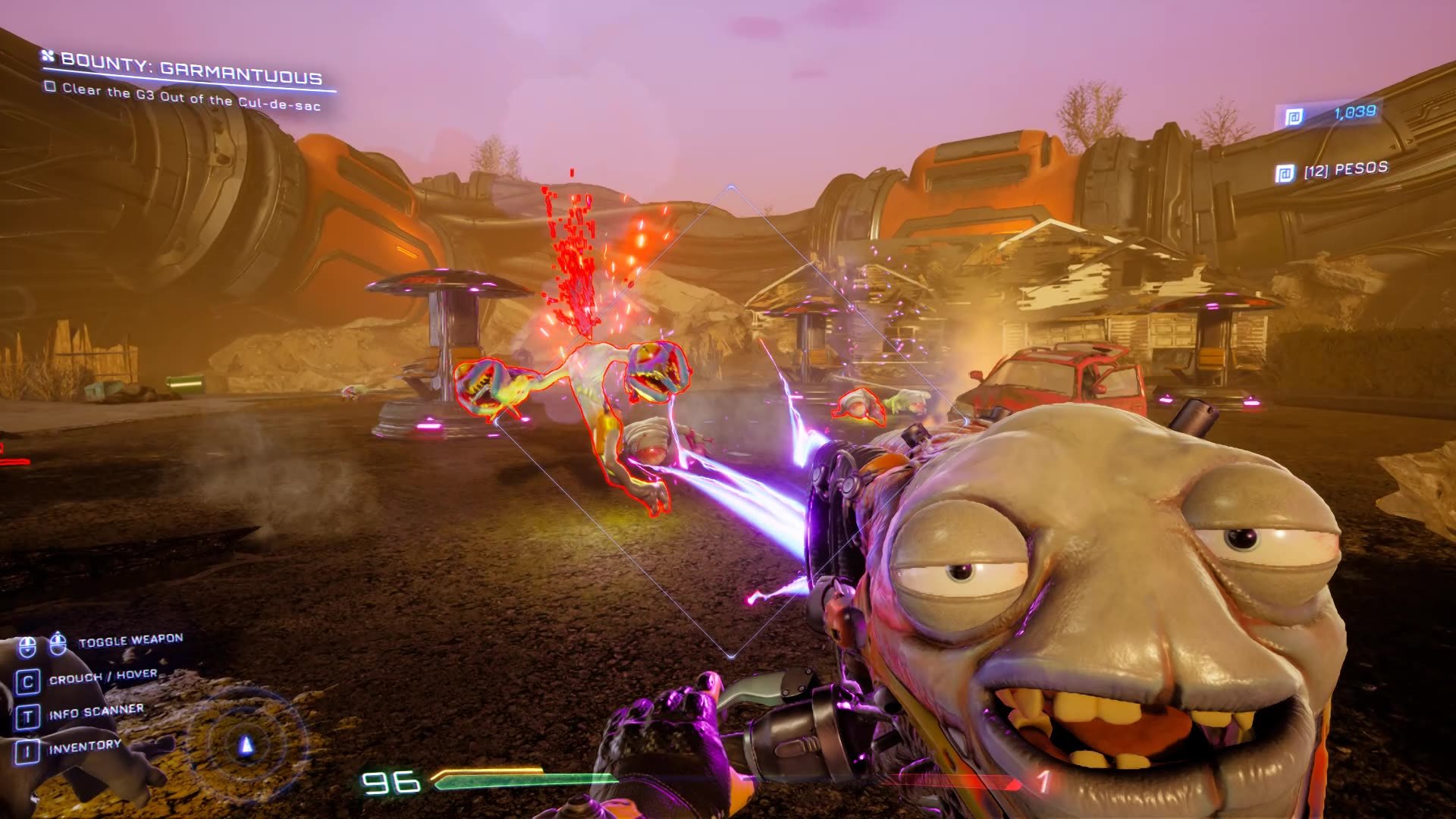Tick the Clear the G3 objective checkbox
The image size is (1456, 819).
[x=50, y=87]
